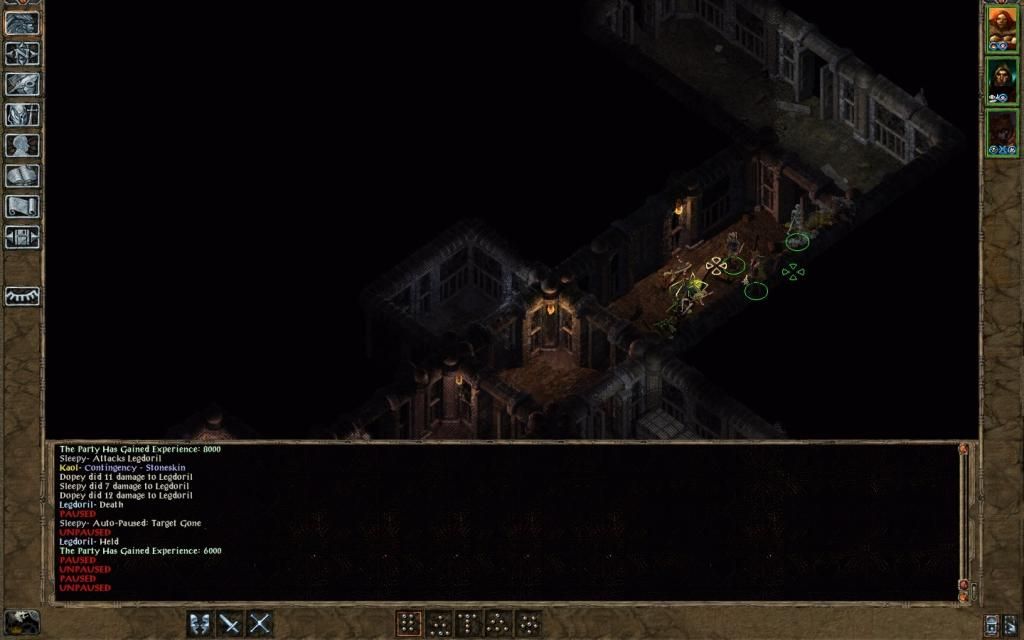The image size is (1024, 640).
Task: Select the dark third party portrait
Action: 1002,133
